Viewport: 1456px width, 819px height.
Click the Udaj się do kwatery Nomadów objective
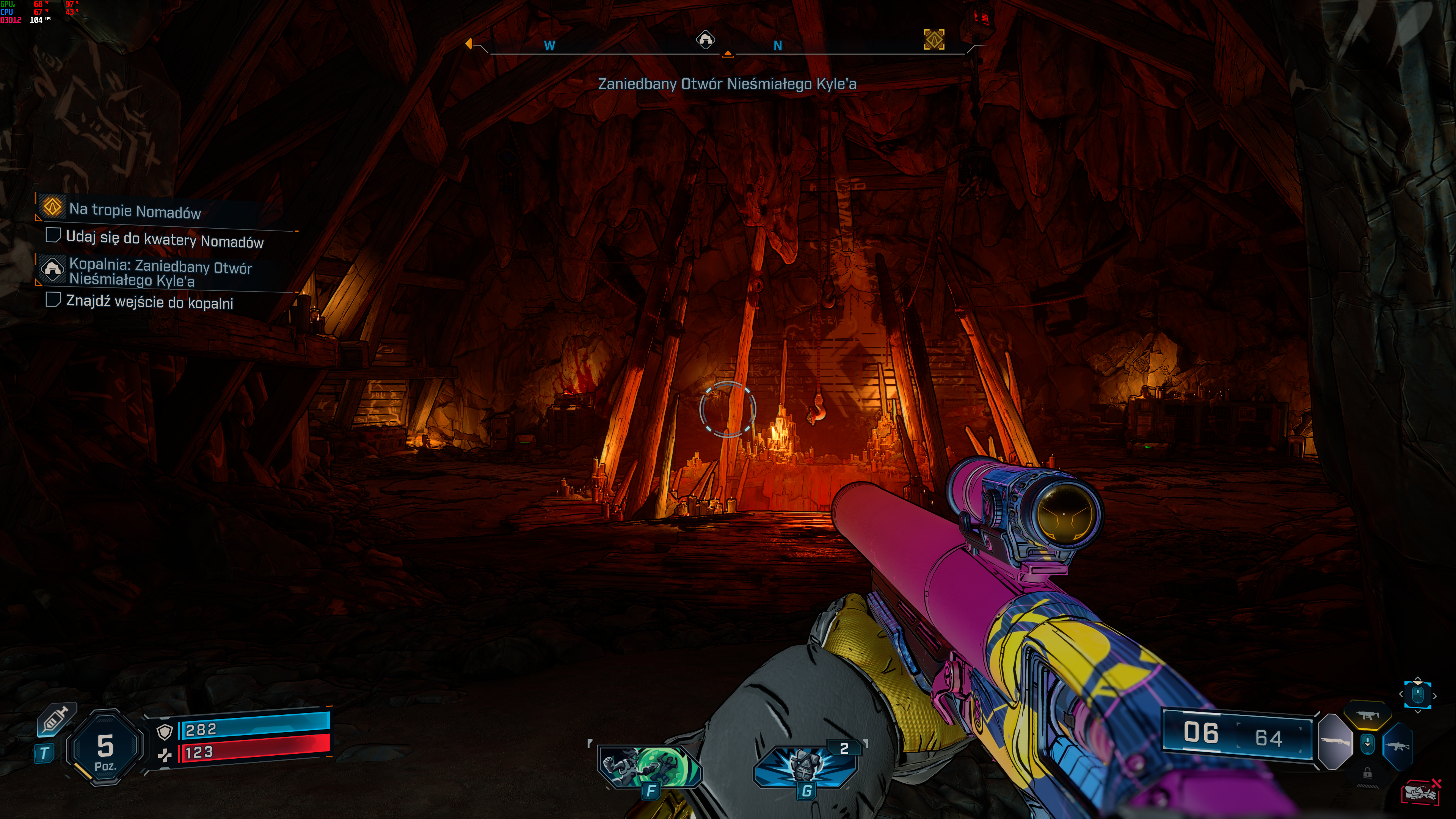point(164,240)
